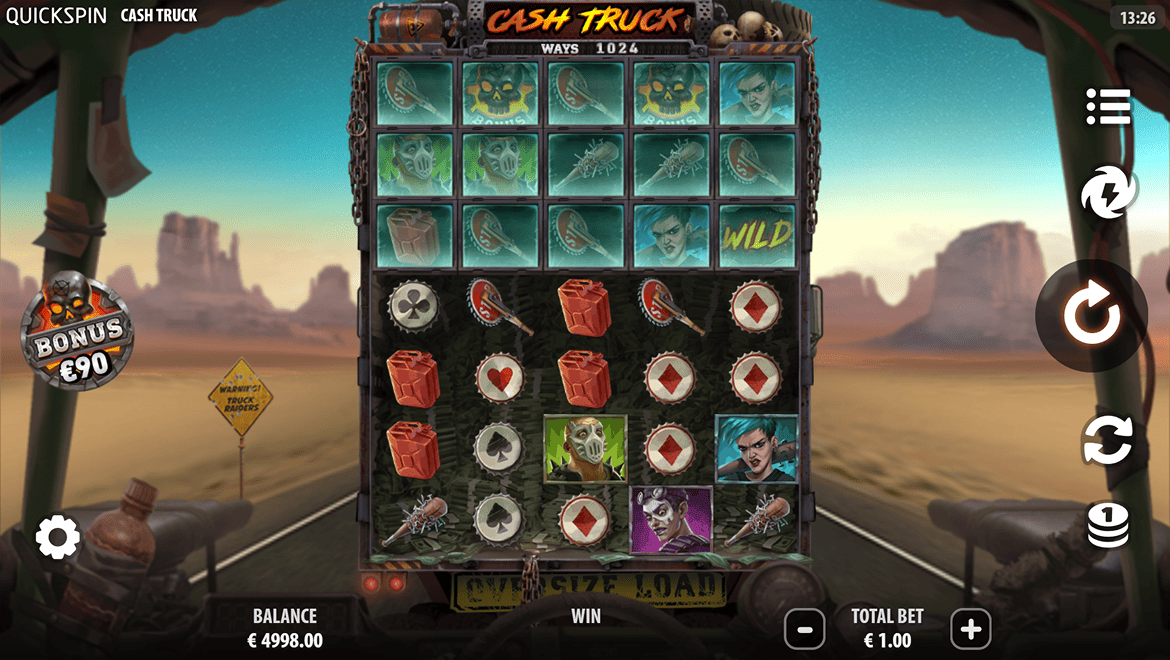
Task: Open the autoplay circular arrows button
Action: (1108, 441)
